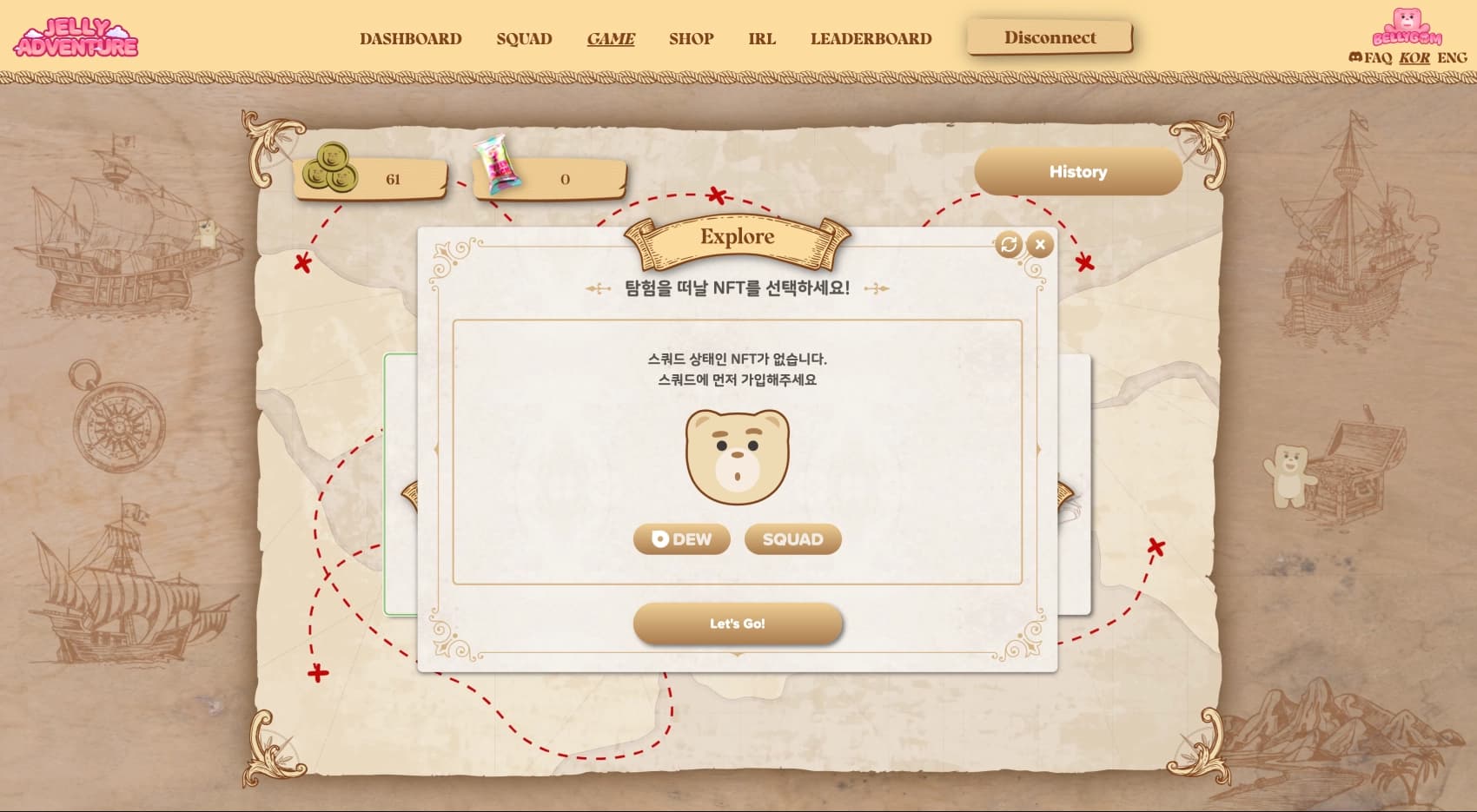Open the FAQ link
This screenshot has height=812, width=1477.
pos(1376,57)
